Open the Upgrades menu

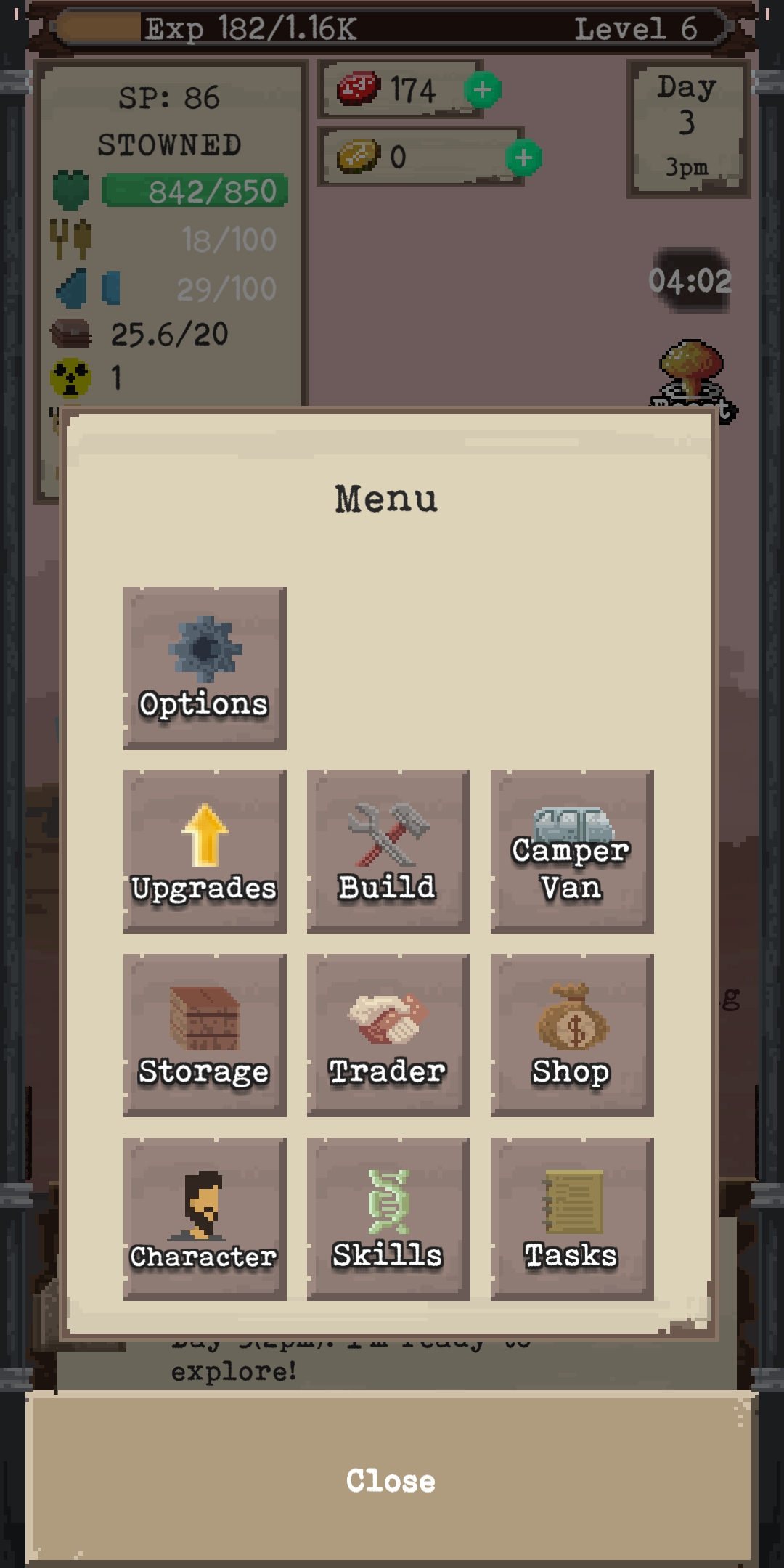(x=205, y=852)
